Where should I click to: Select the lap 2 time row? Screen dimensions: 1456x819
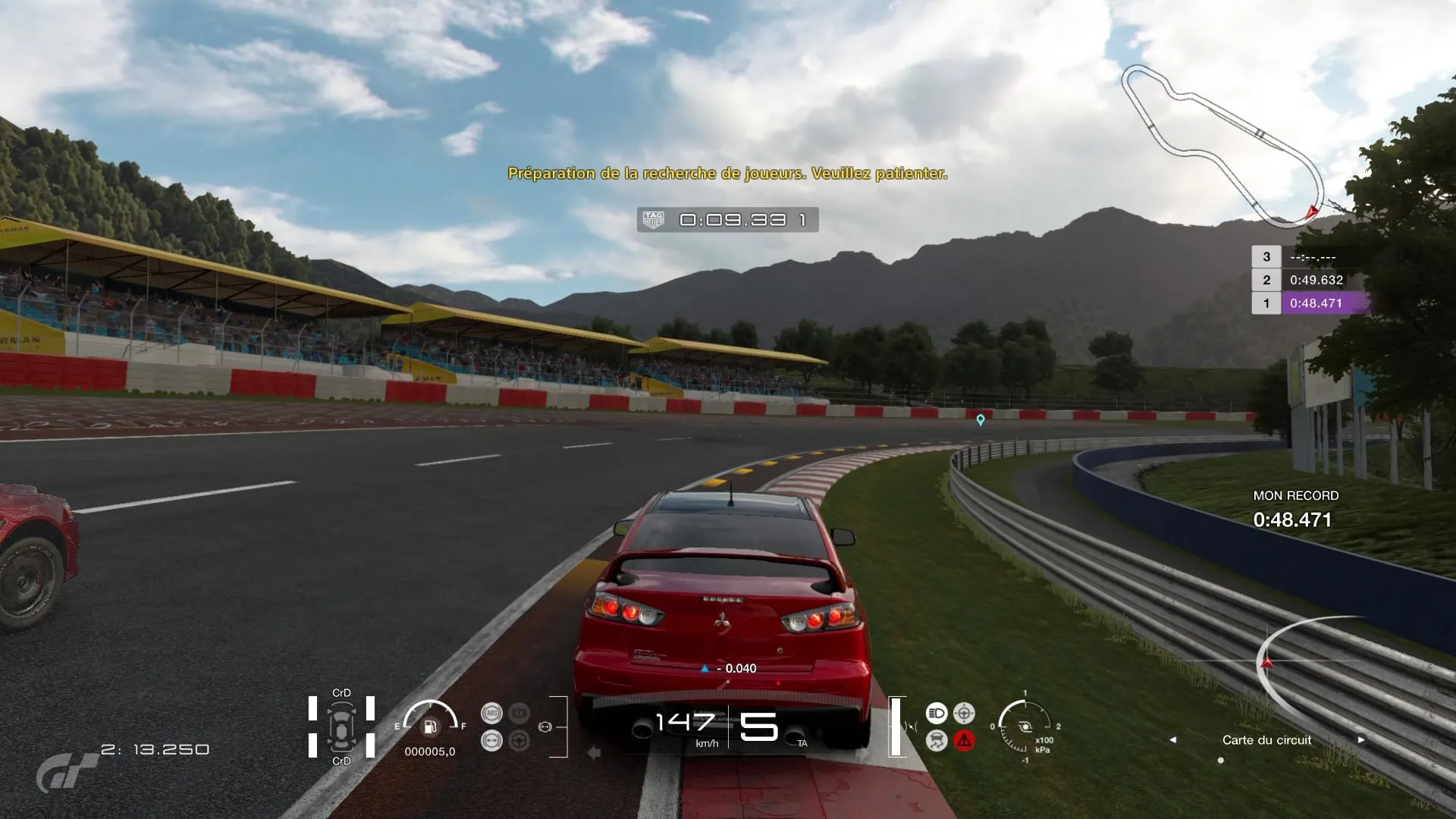pos(1310,280)
